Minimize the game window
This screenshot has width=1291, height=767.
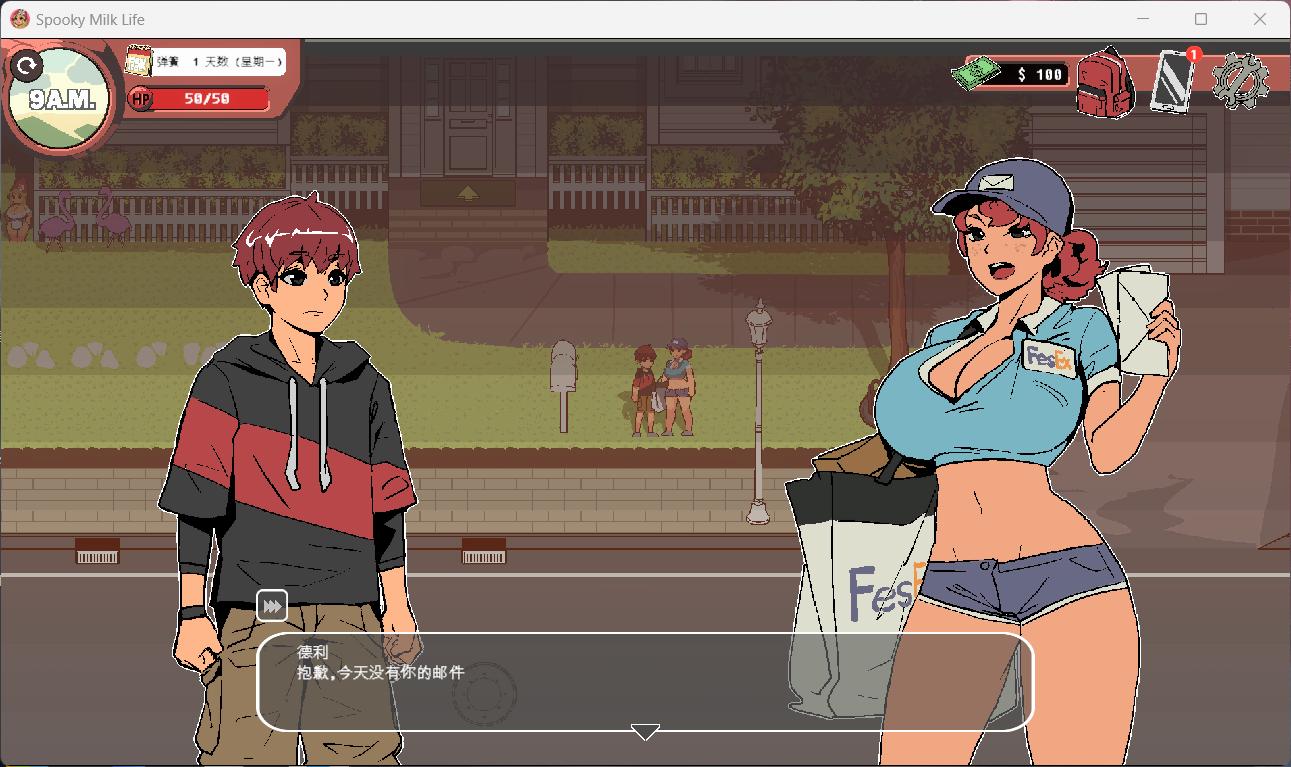tap(1143, 19)
